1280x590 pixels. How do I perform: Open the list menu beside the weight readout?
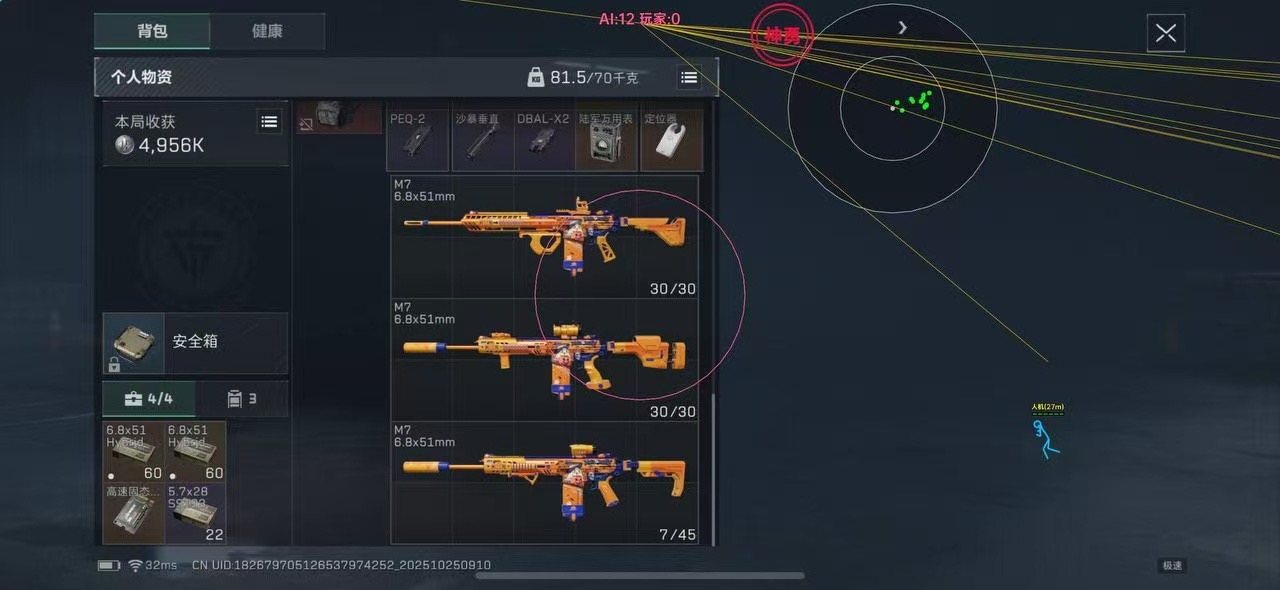tap(689, 77)
